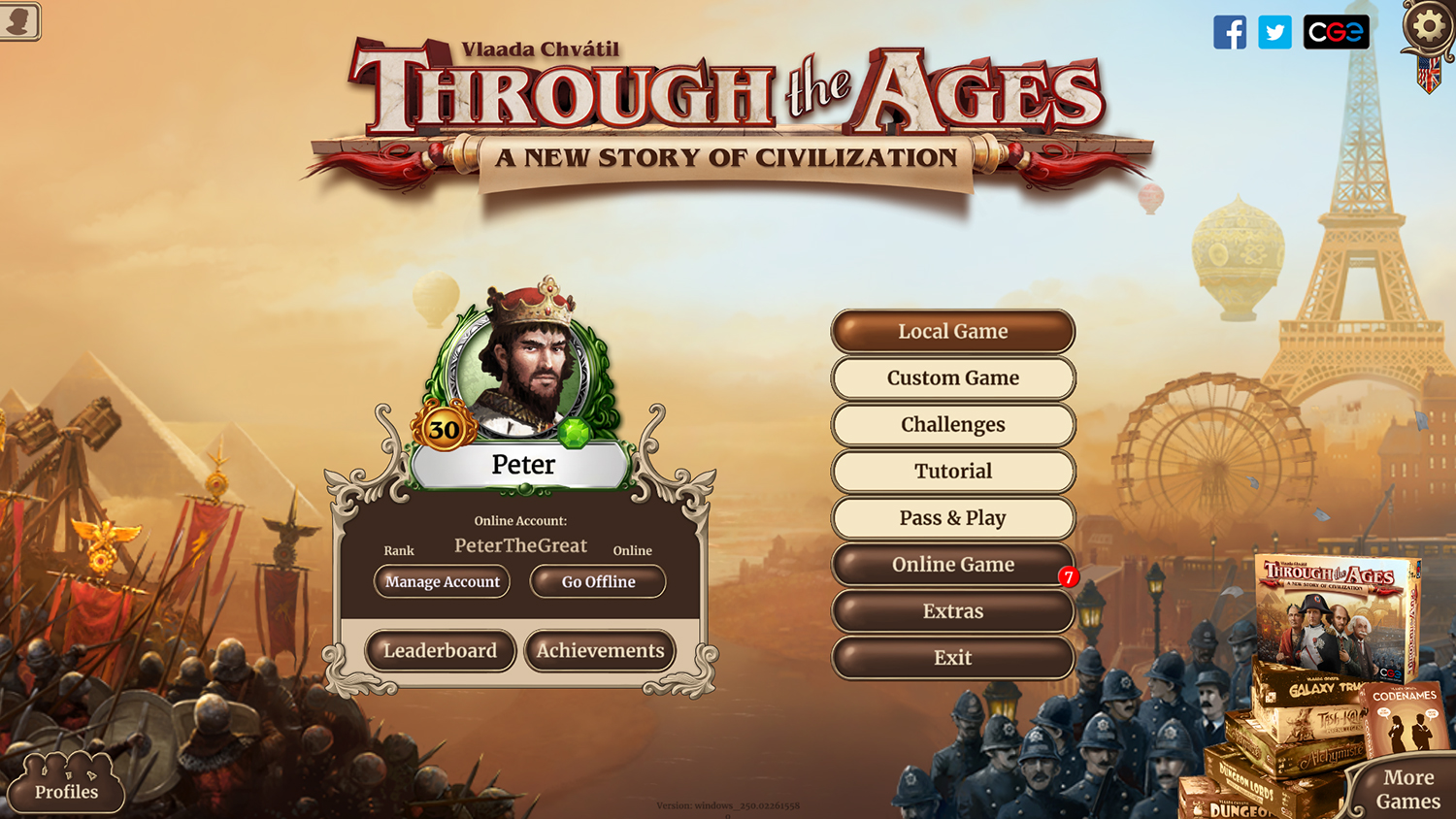Image resolution: width=1456 pixels, height=819 pixels.
Task: View the Achievements
Action: 599,651
